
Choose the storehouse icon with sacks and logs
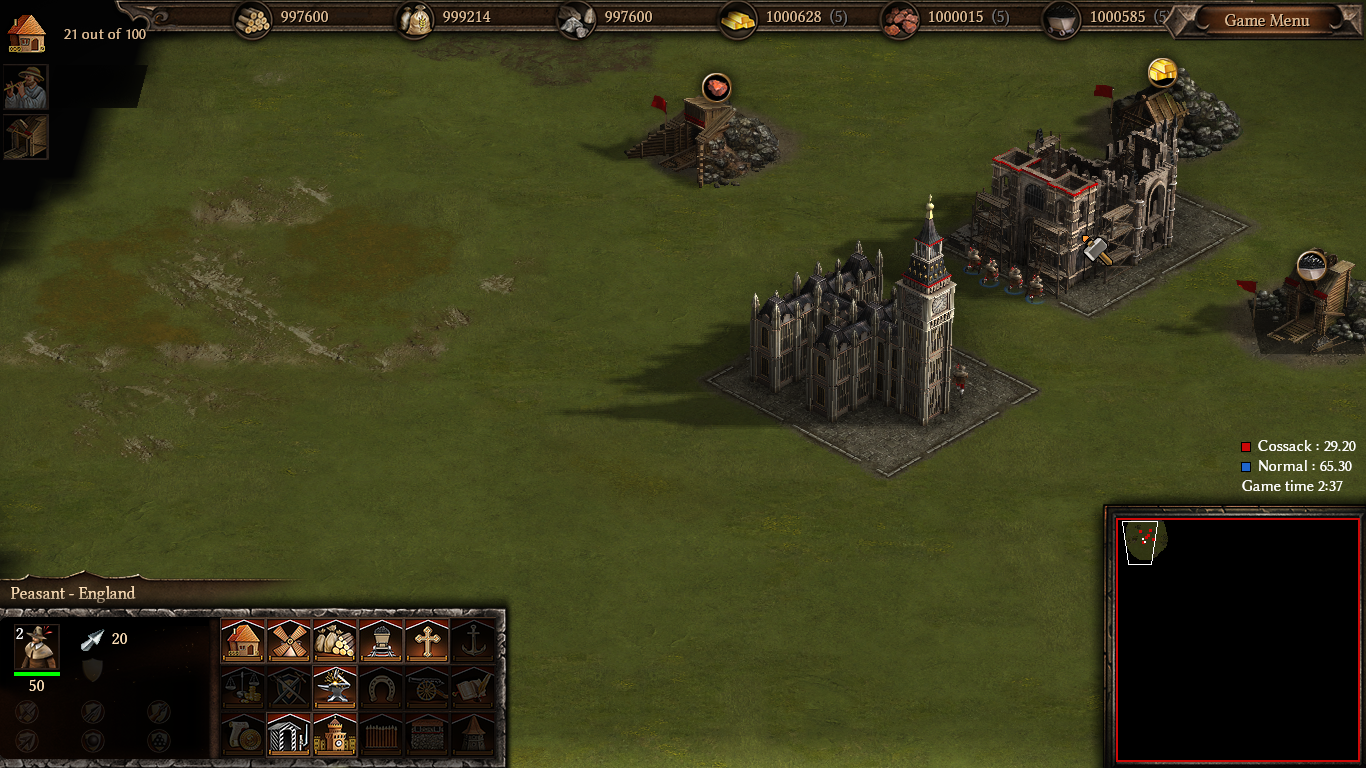[x=335, y=640]
